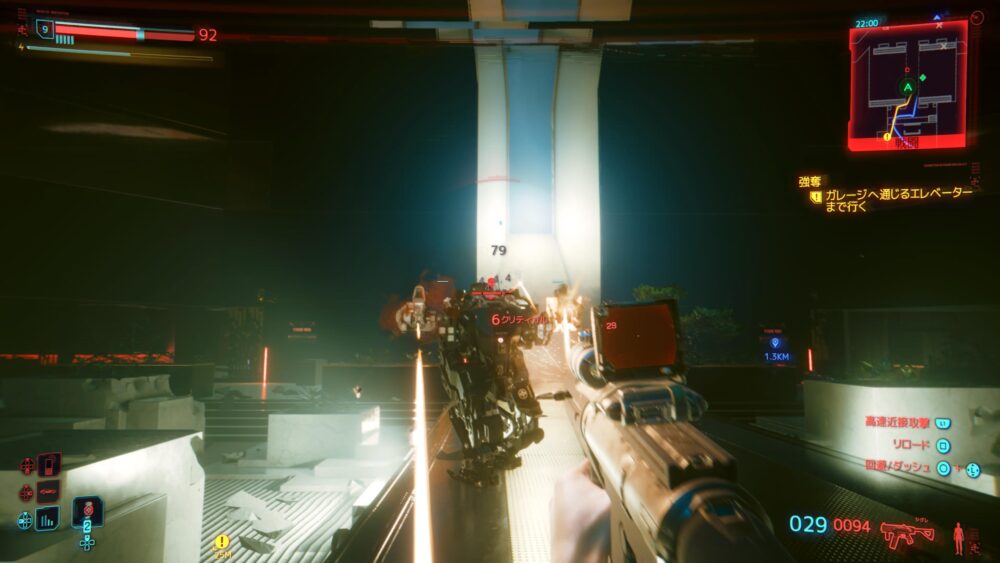Open the signal bars quick slot
The image size is (1000, 563).
47,518
